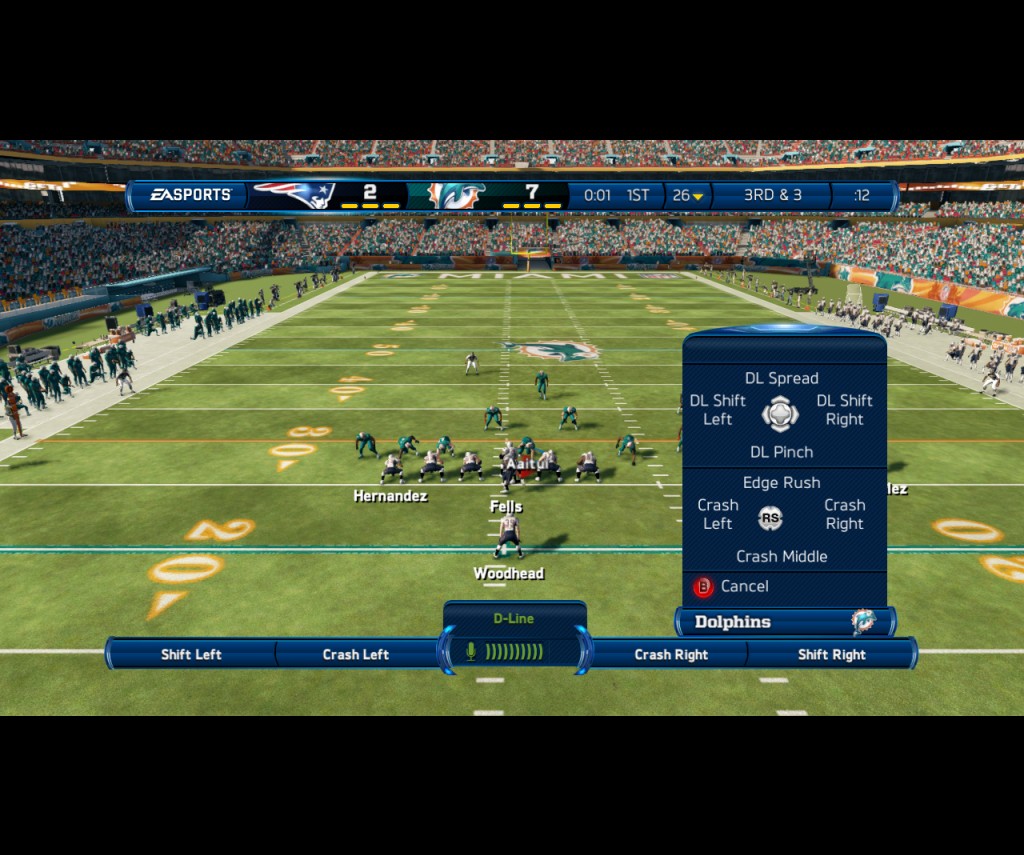Click the Shift Right voice command button

(831, 655)
